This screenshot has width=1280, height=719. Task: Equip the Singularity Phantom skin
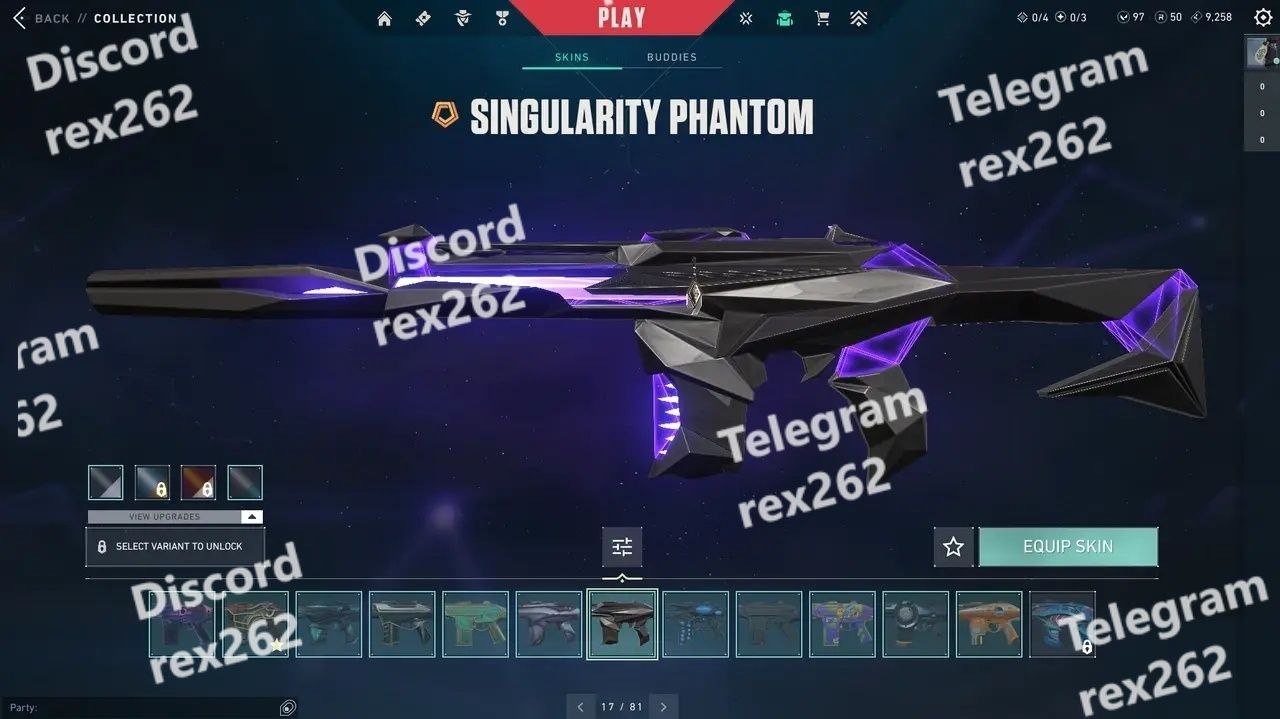pos(1068,547)
